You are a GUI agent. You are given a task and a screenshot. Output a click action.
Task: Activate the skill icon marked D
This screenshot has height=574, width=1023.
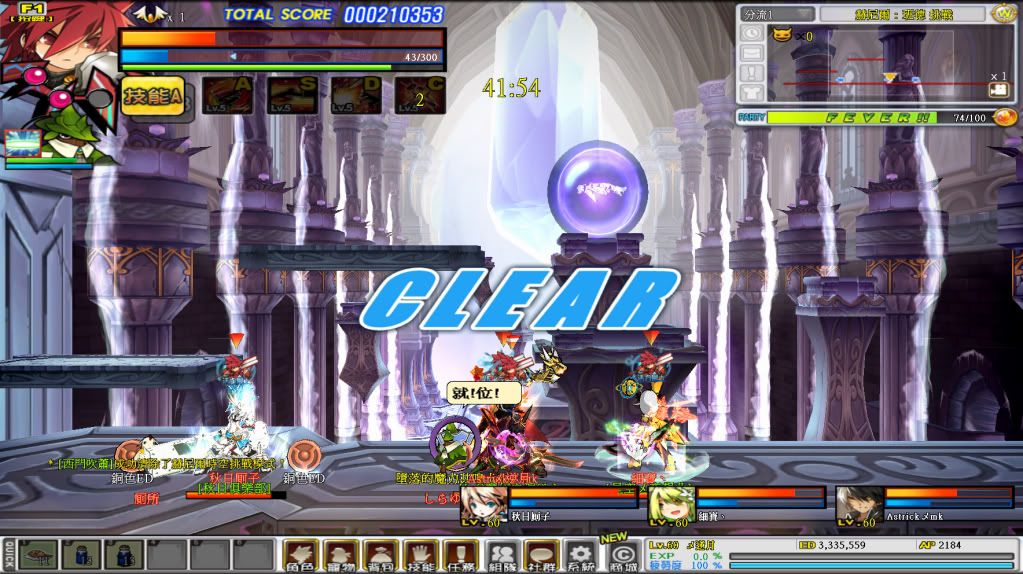(x=355, y=96)
